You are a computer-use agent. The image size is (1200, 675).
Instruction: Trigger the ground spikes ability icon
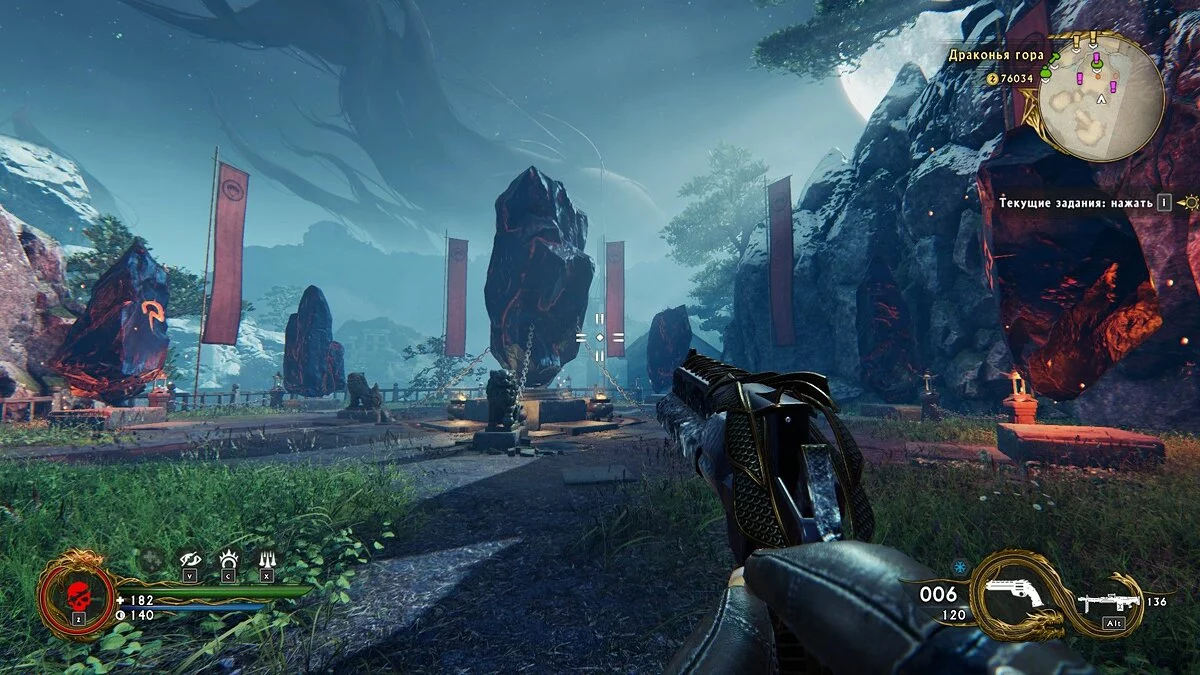(x=267, y=560)
